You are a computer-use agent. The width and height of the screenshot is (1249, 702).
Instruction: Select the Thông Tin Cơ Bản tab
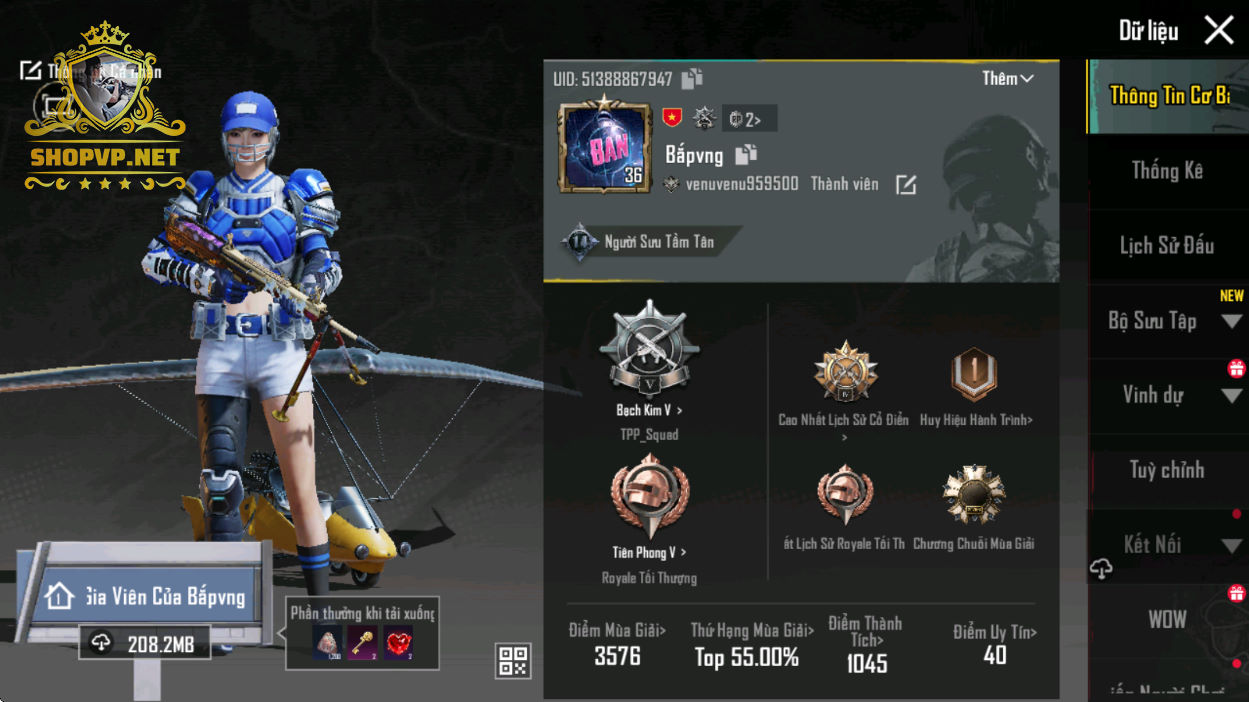click(x=1168, y=96)
